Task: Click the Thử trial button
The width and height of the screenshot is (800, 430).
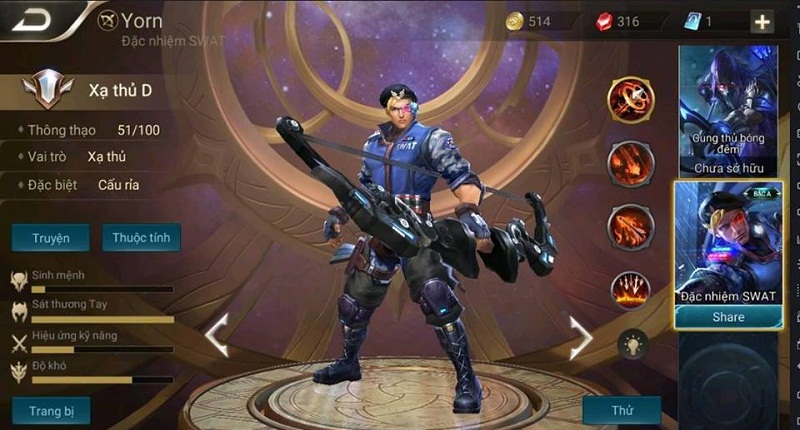Action: tap(621, 410)
